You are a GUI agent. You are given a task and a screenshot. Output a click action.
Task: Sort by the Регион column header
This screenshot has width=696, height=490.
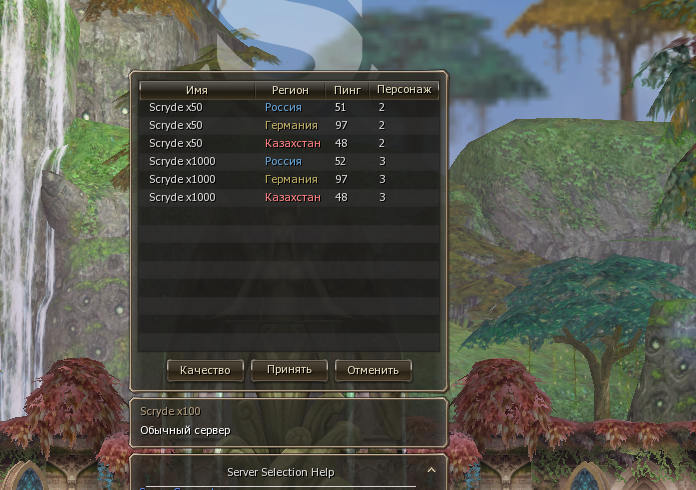[291, 89]
